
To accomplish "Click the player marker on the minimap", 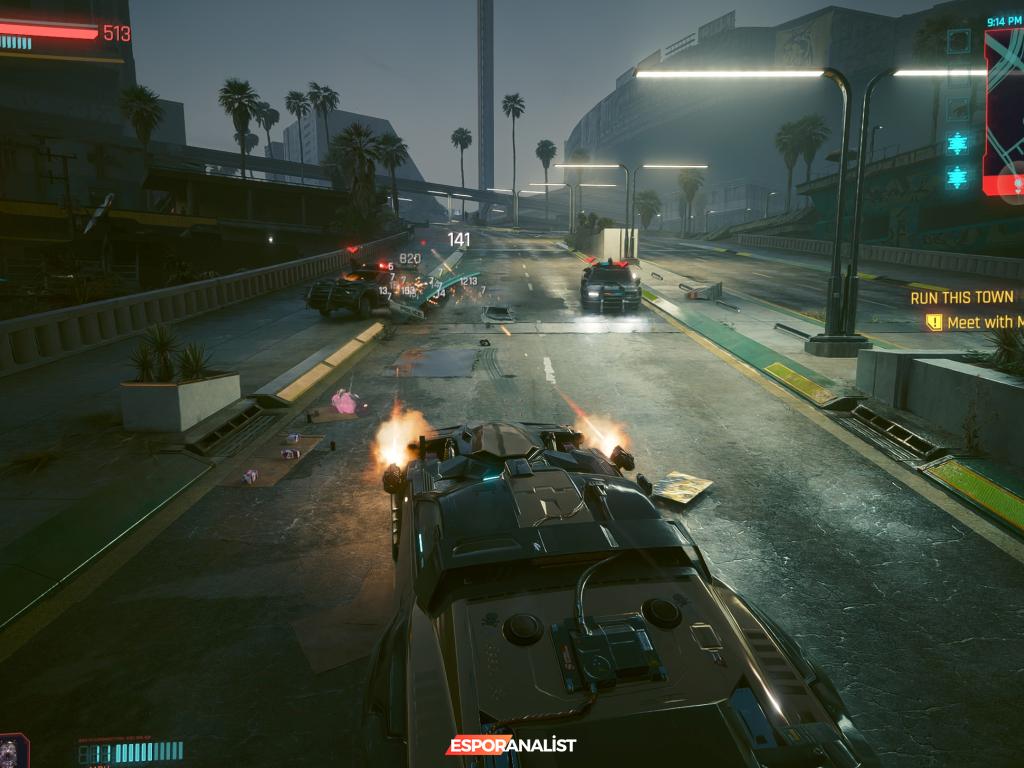I will (1015, 184).
